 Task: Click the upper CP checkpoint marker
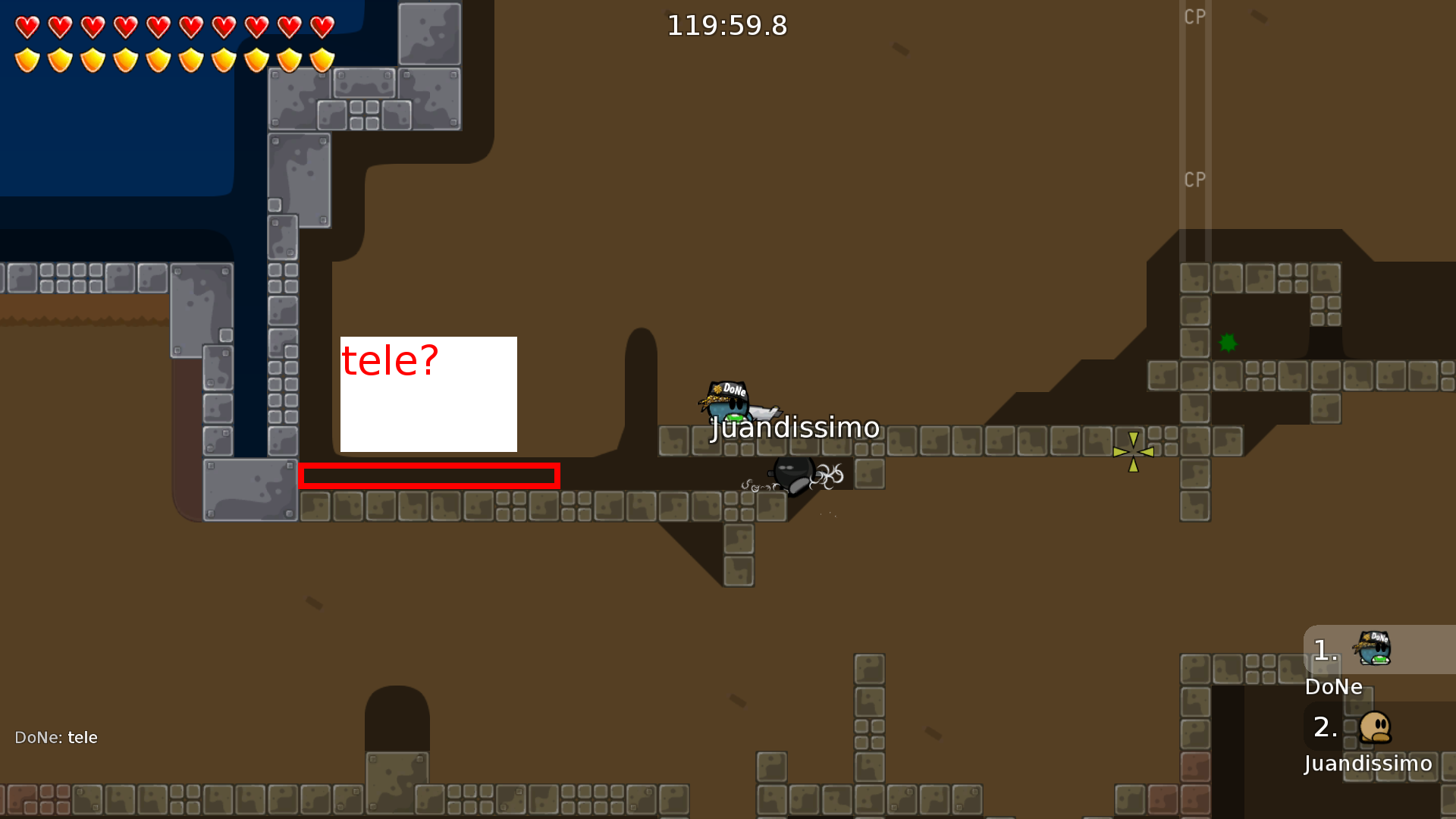pyautogui.click(x=1195, y=17)
